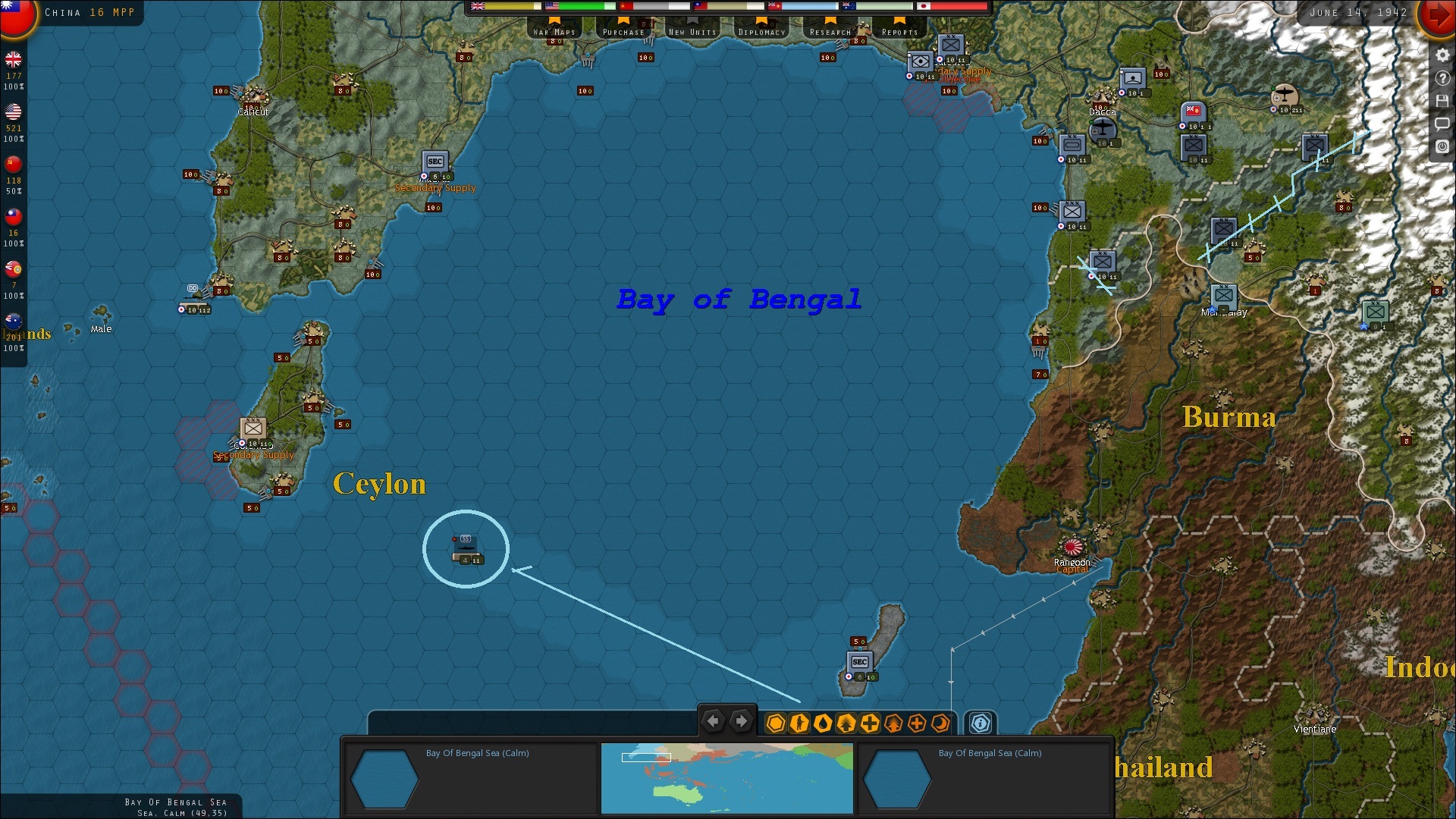Select the soldier unit overlay icon
This screenshot has height=819, width=1456.
[x=799, y=723]
